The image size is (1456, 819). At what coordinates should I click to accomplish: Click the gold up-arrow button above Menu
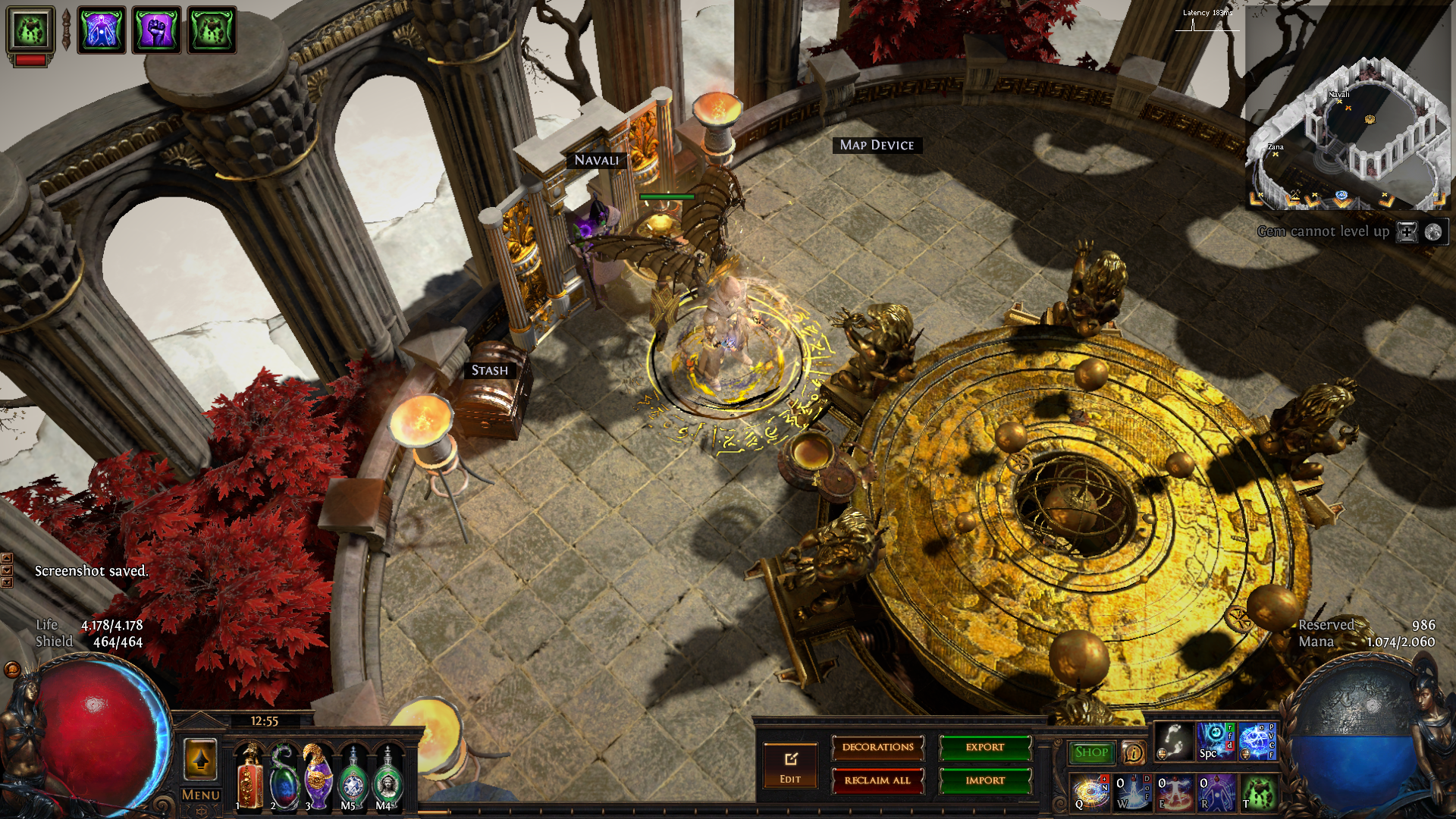[x=201, y=759]
